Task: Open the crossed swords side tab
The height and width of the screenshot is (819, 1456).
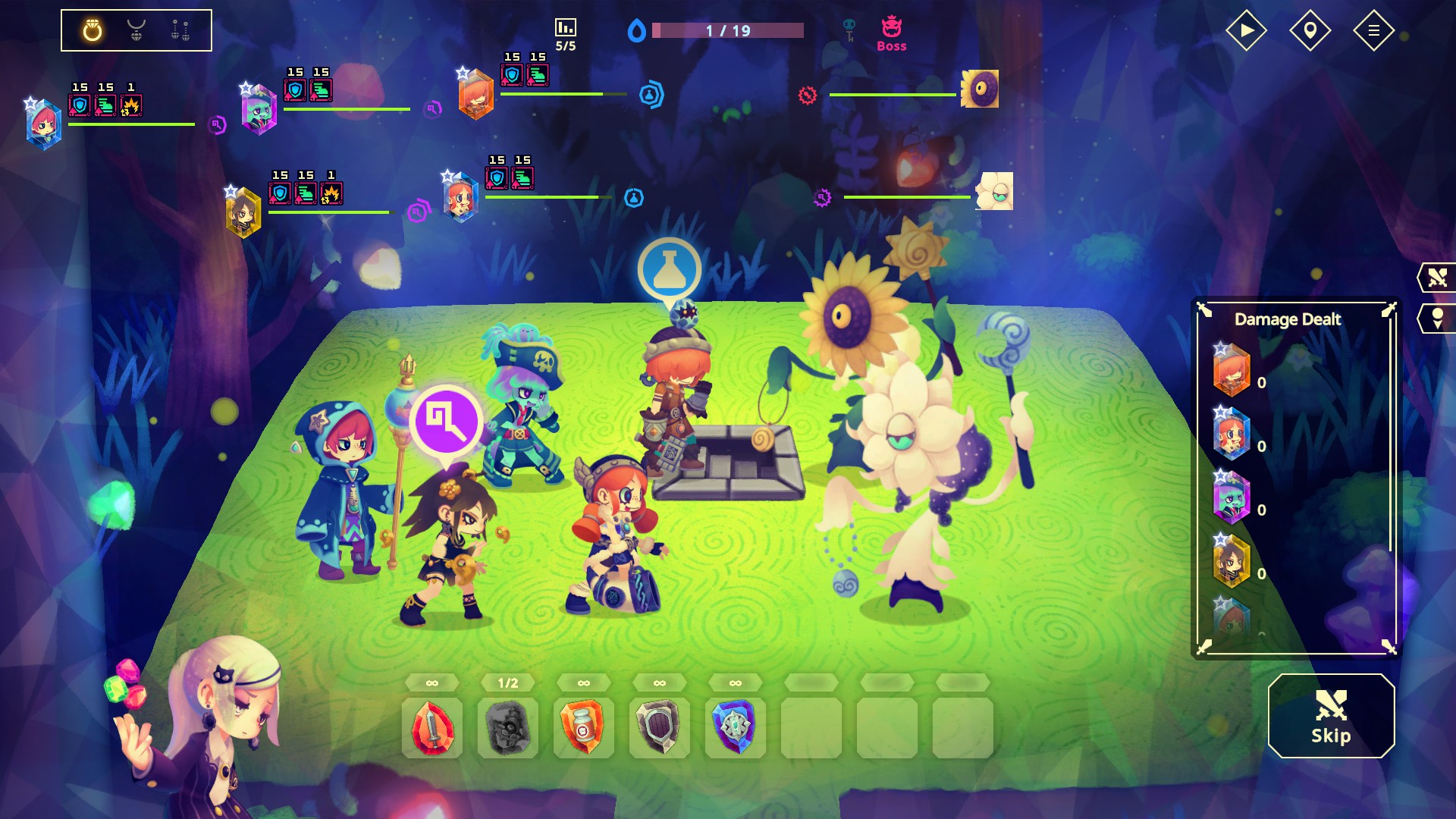Action: [x=1437, y=278]
